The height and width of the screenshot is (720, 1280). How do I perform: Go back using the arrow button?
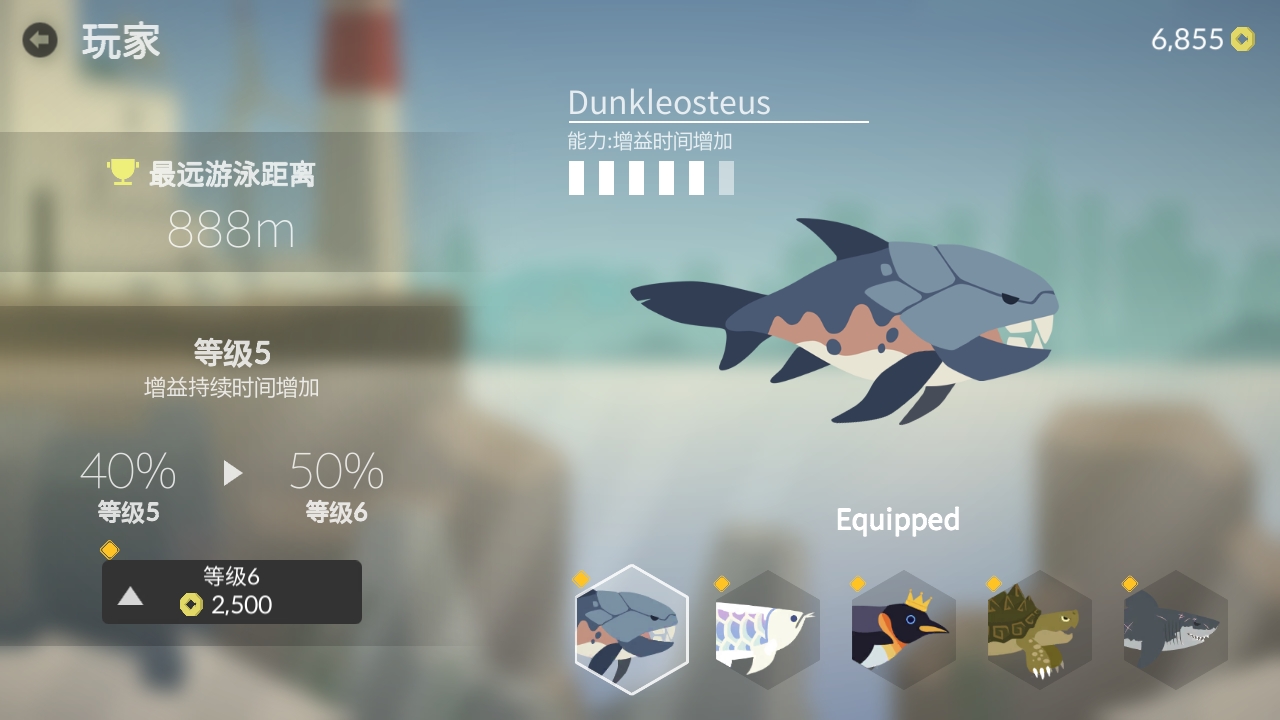click(x=40, y=40)
